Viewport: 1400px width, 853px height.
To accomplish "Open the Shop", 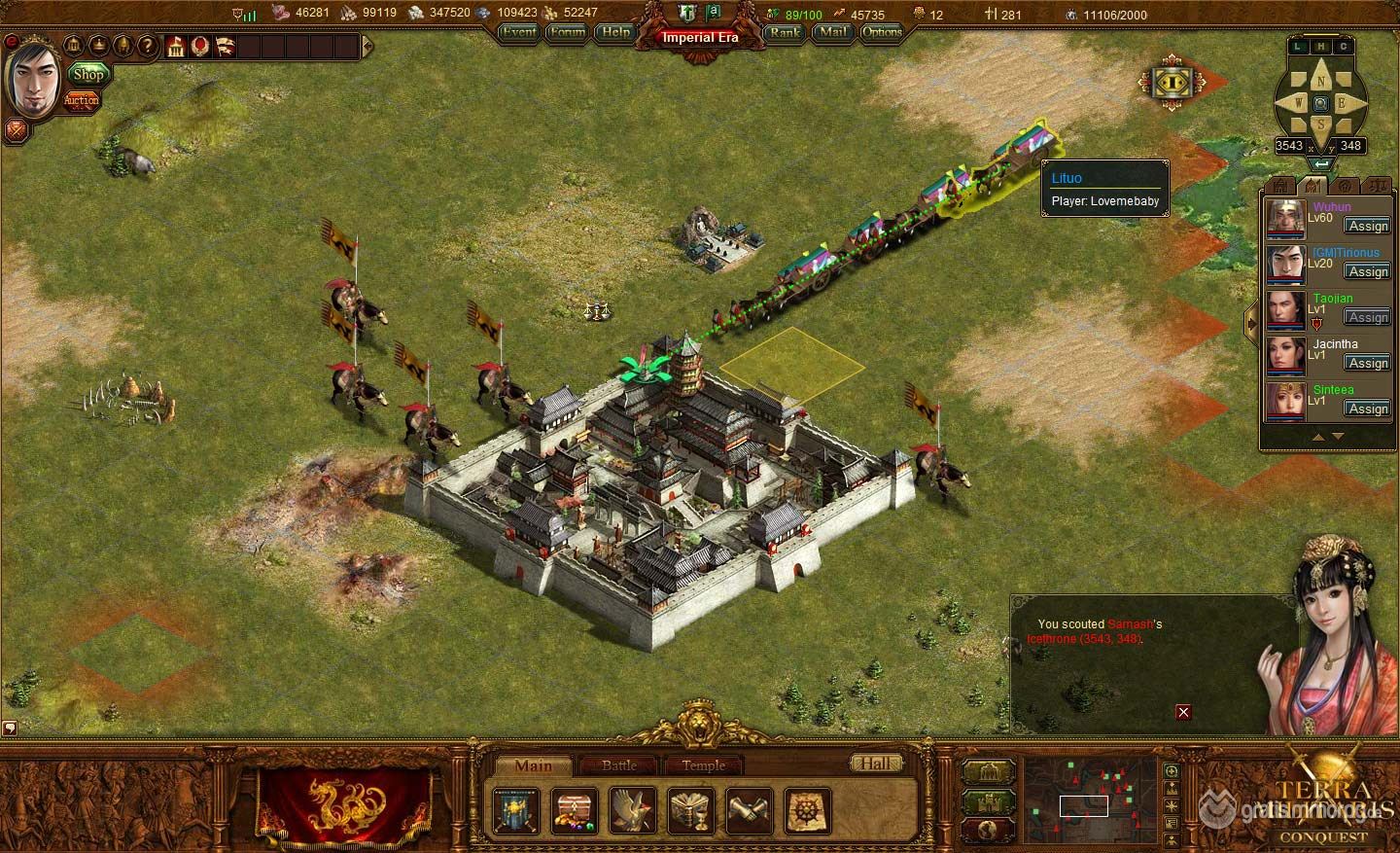I will (x=87, y=74).
